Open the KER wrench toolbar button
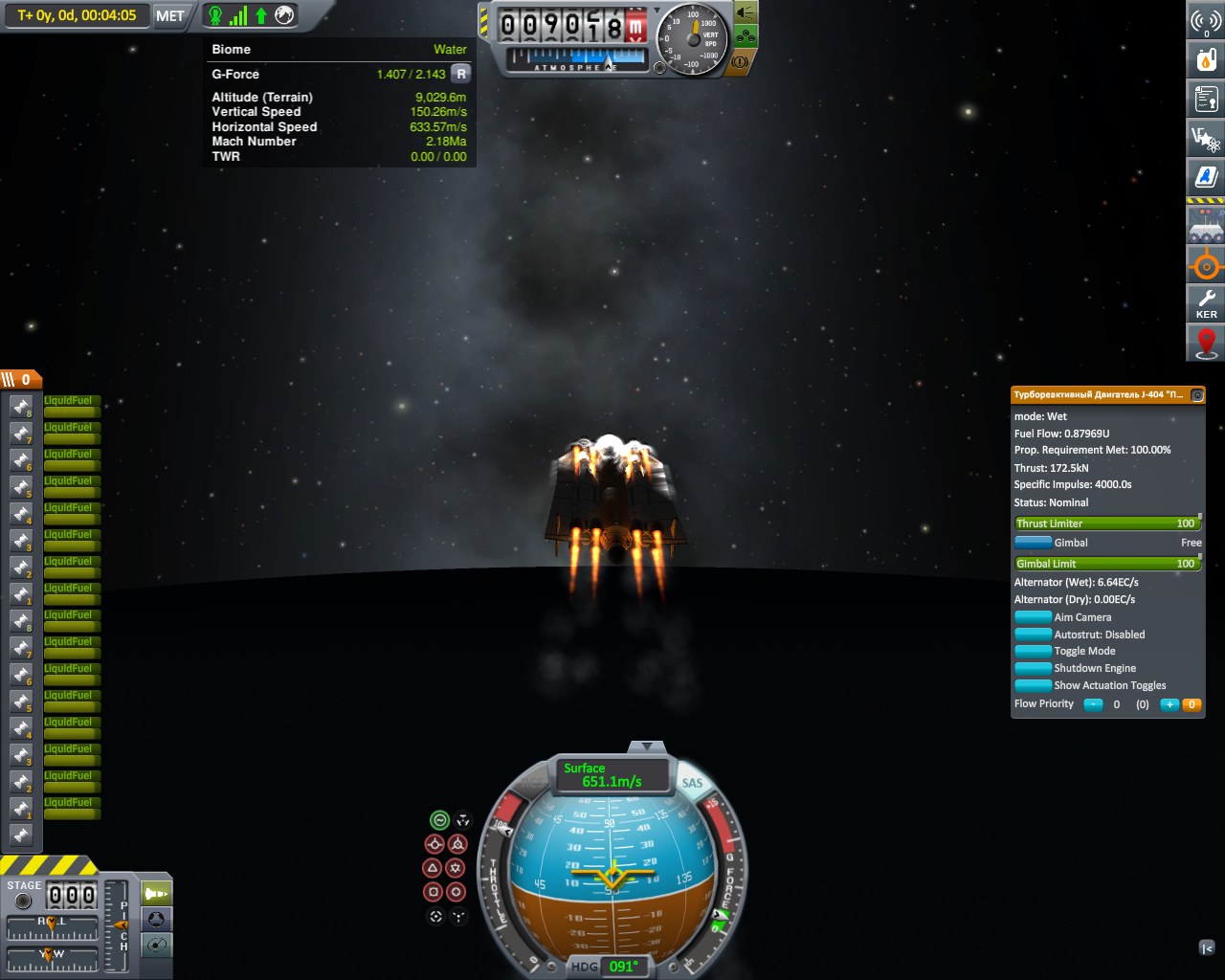Image resolution: width=1225 pixels, height=980 pixels. tap(1206, 304)
